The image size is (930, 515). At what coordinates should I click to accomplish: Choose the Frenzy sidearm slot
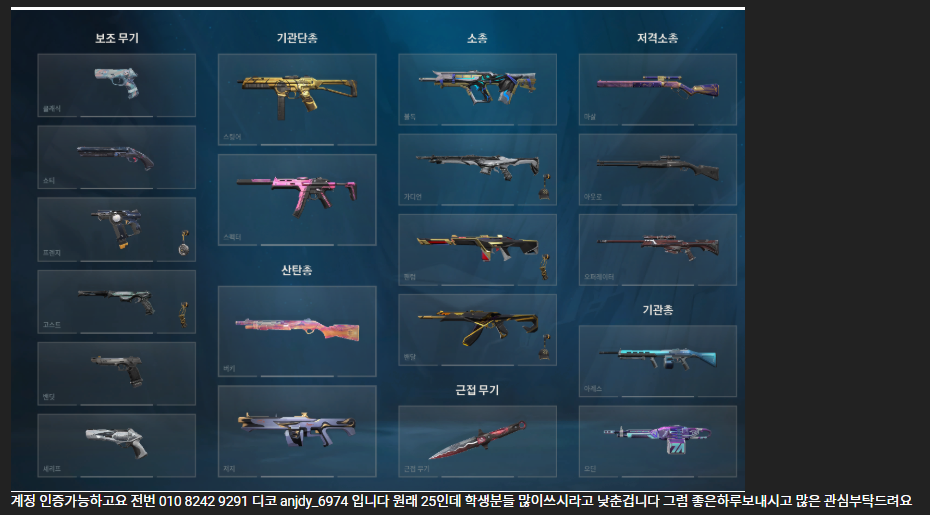click(x=116, y=229)
